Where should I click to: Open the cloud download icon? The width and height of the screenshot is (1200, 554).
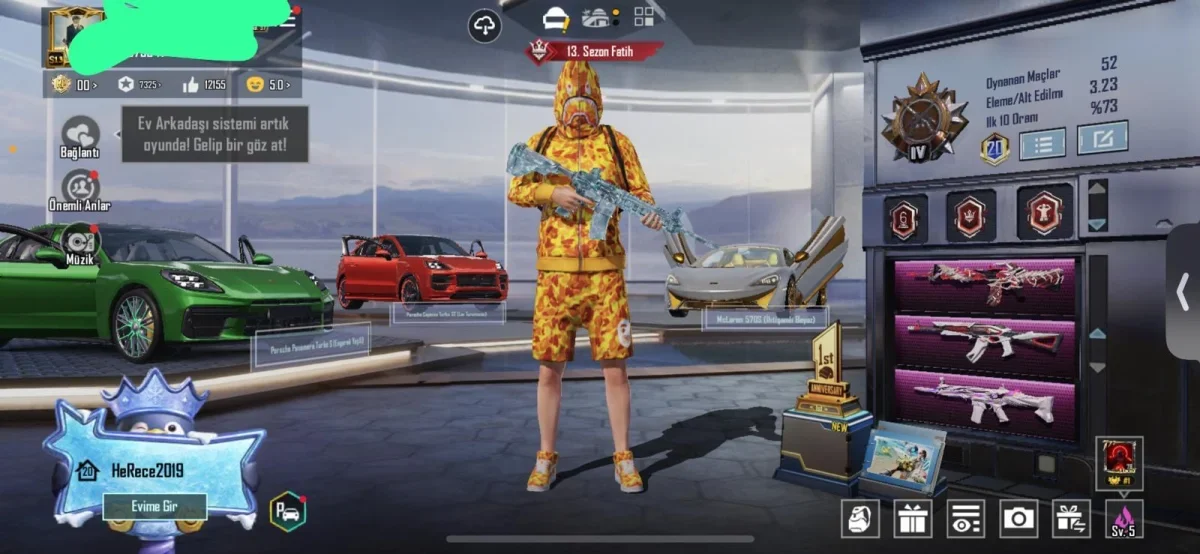[x=485, y=26]
